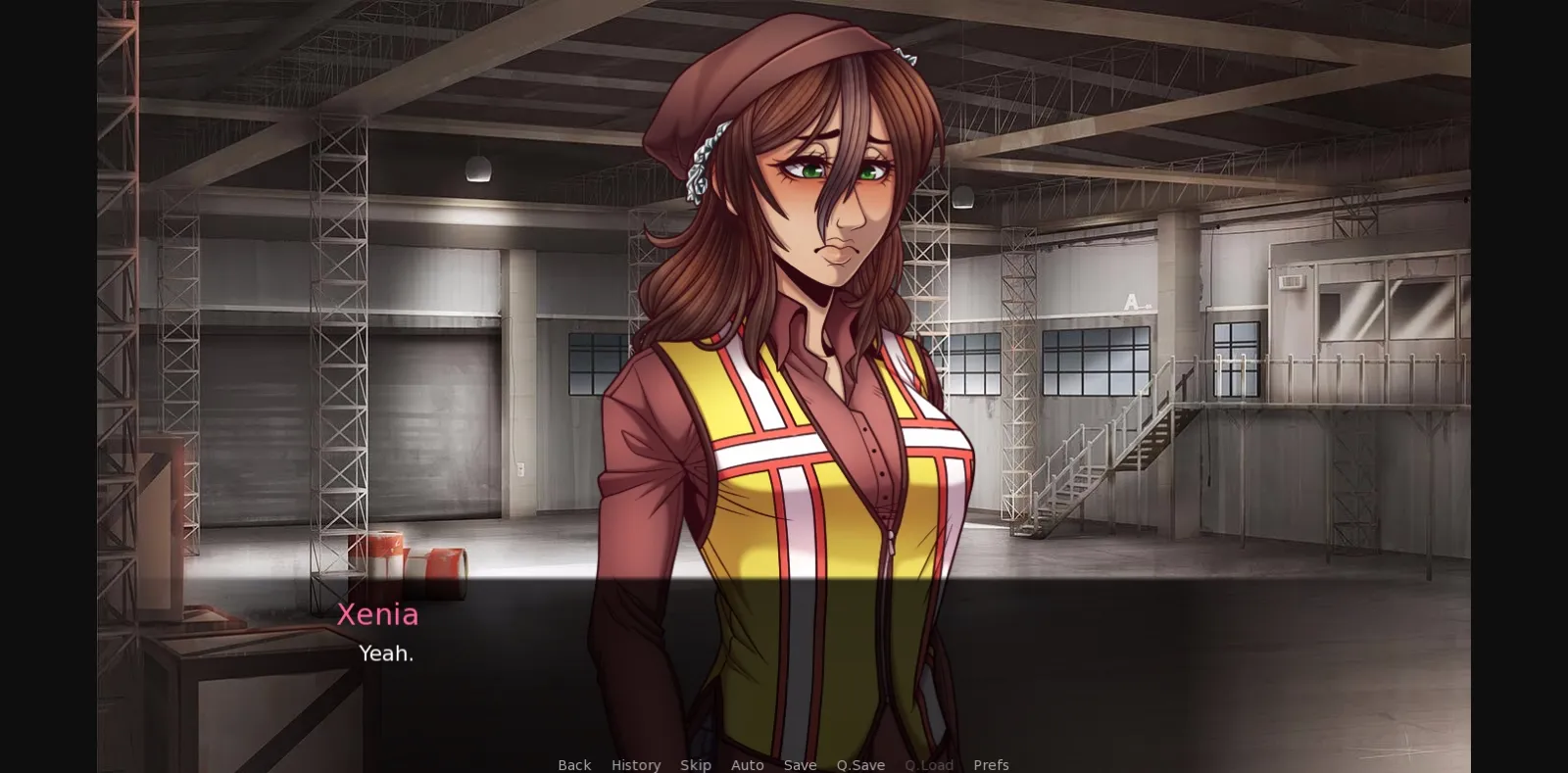
Task: Select the Skip quick-menu item
Action: tap(696, 764)
